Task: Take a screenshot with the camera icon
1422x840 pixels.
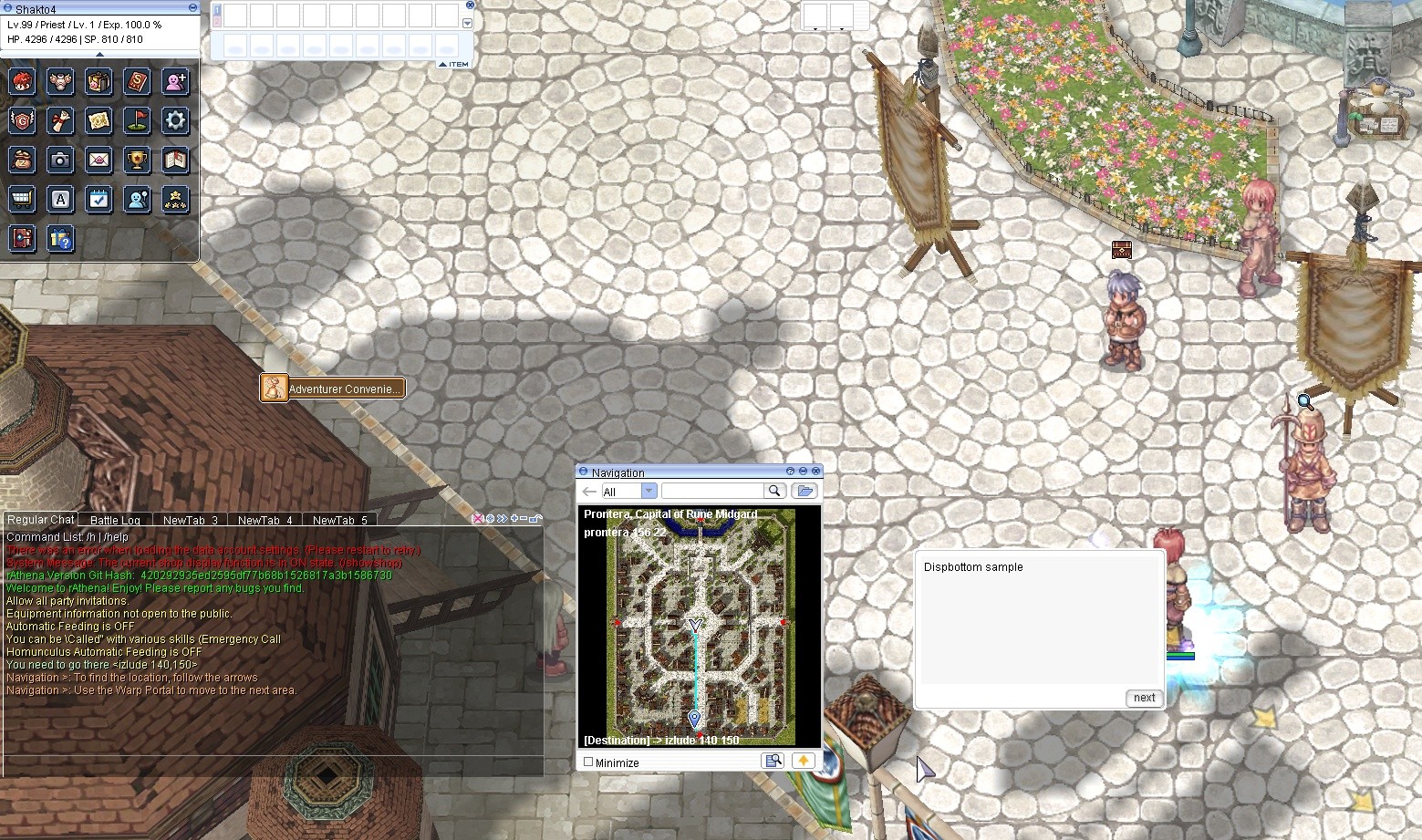Action: (x=61, y=161)
